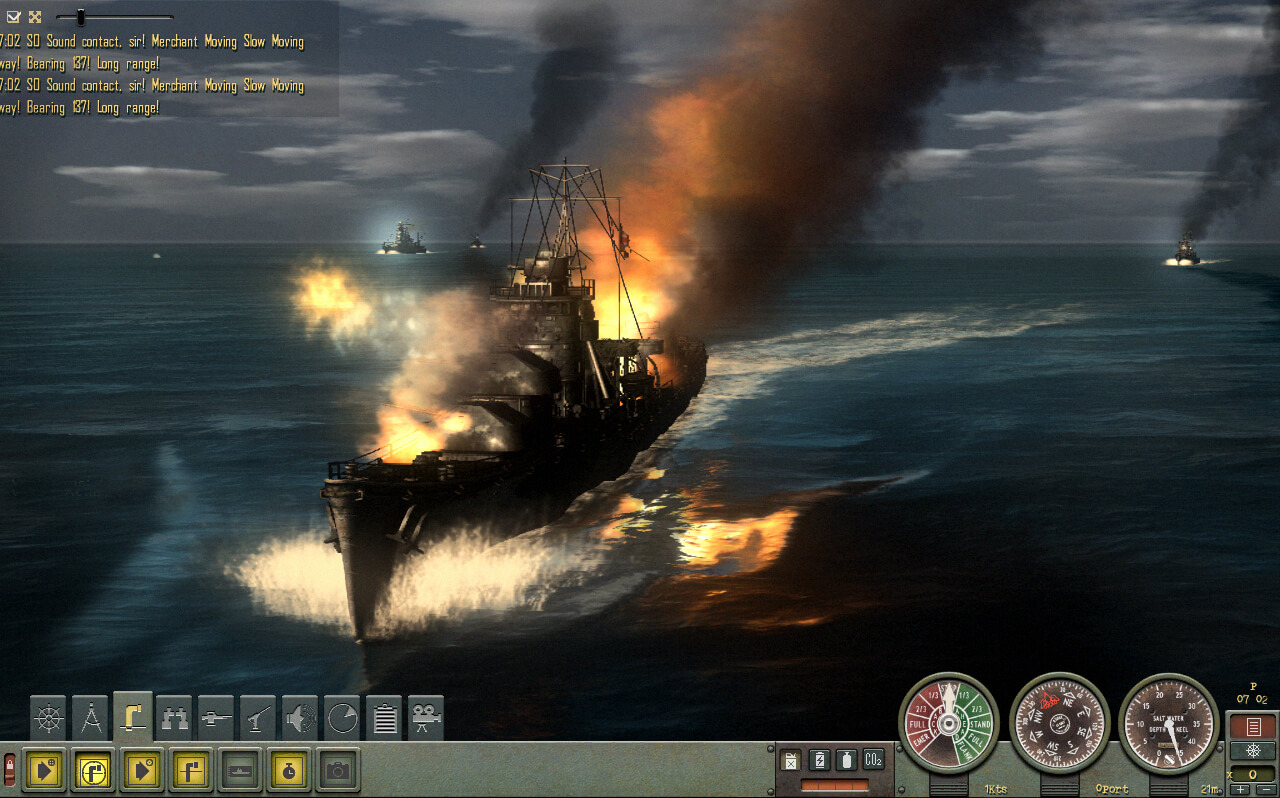Viewport: 1280px width, 798px height.
Task: Decrease time compression with the minus button
Action: click(x=1263, y=787)
